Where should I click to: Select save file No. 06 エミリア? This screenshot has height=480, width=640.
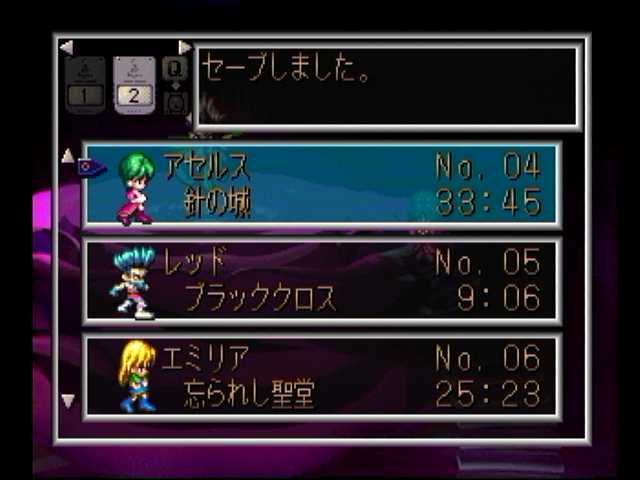[320, 376]
